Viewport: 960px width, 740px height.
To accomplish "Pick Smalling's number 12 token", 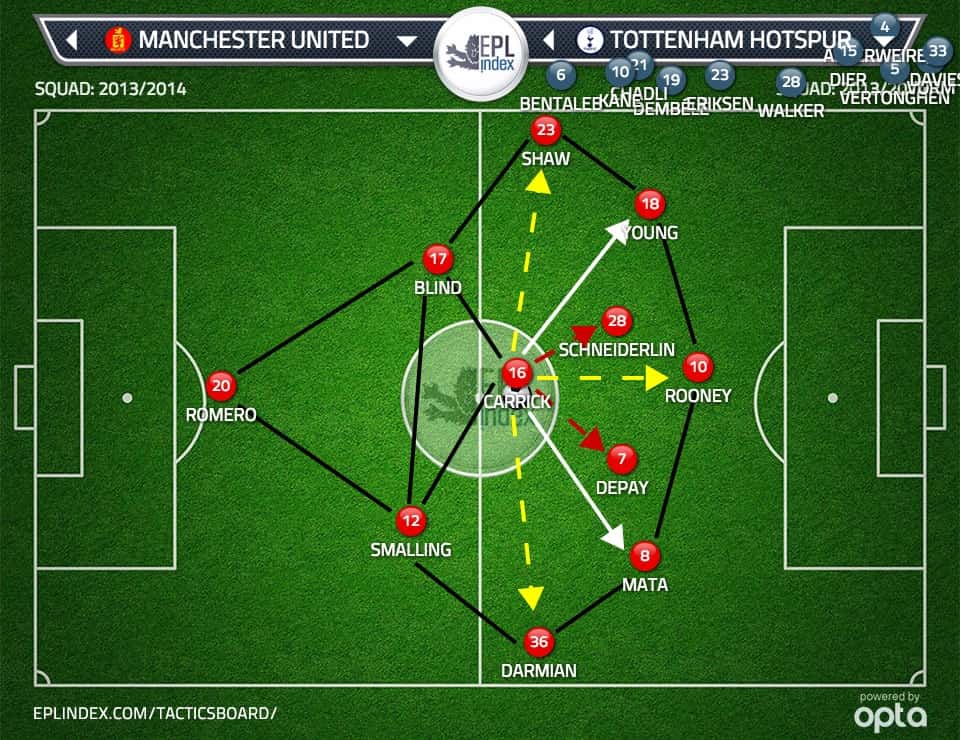I will (x=411, y=520).
